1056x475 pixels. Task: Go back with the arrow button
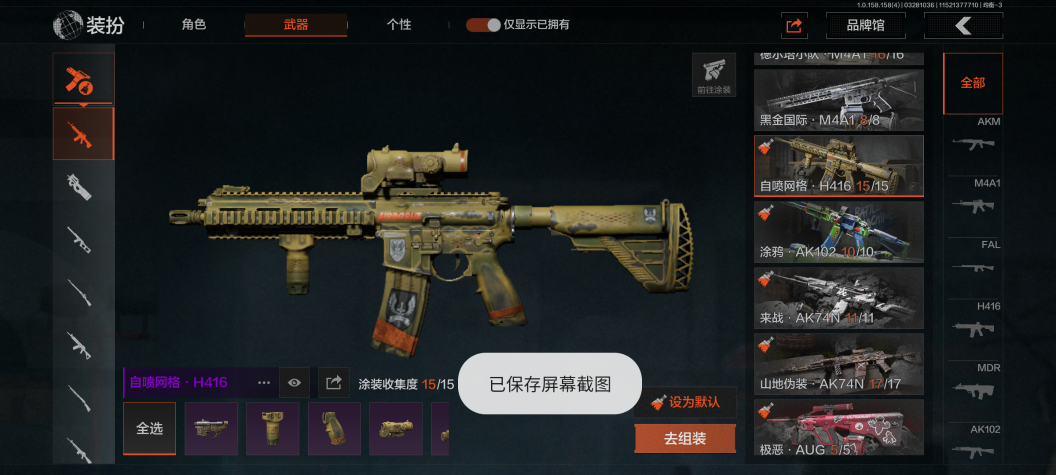coord(963,26)
